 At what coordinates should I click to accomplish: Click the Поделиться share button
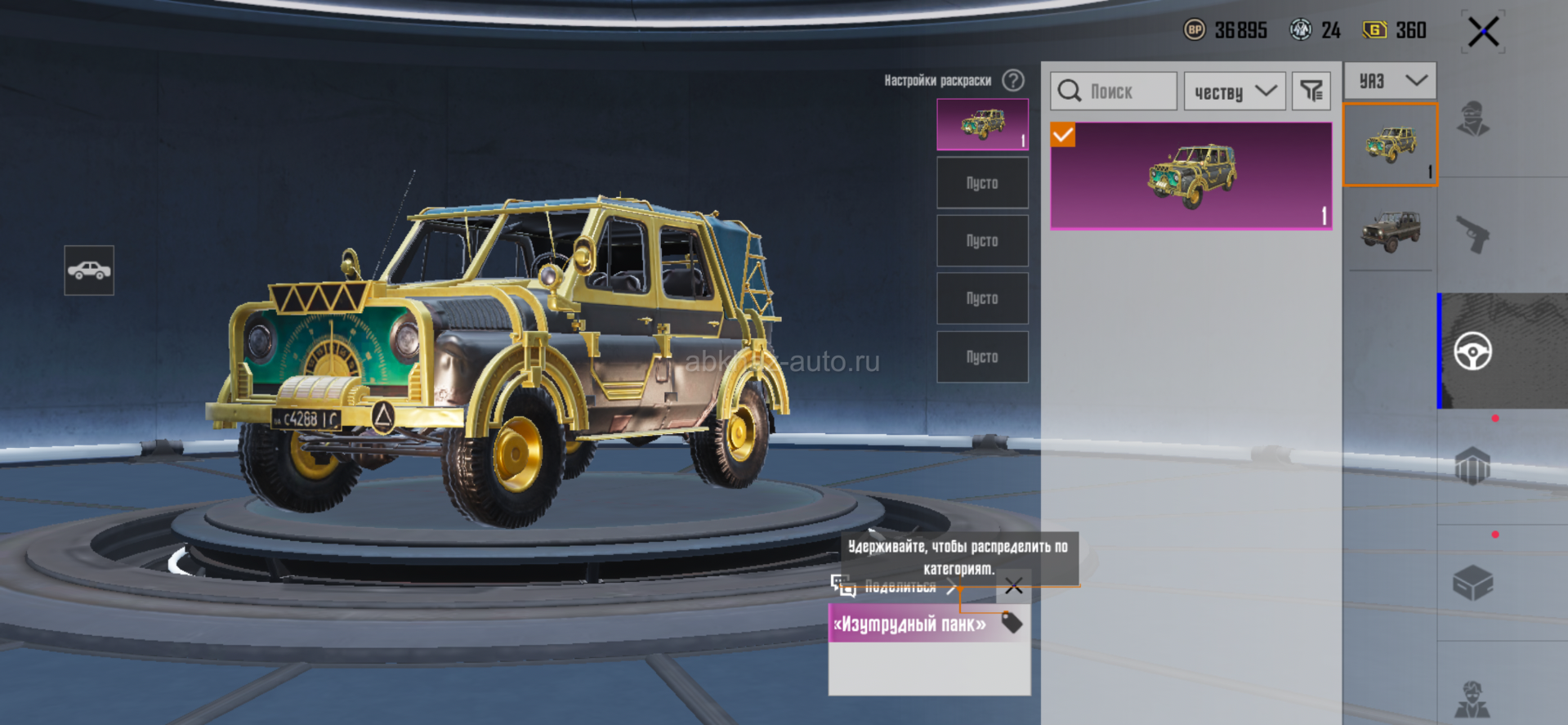896,587
